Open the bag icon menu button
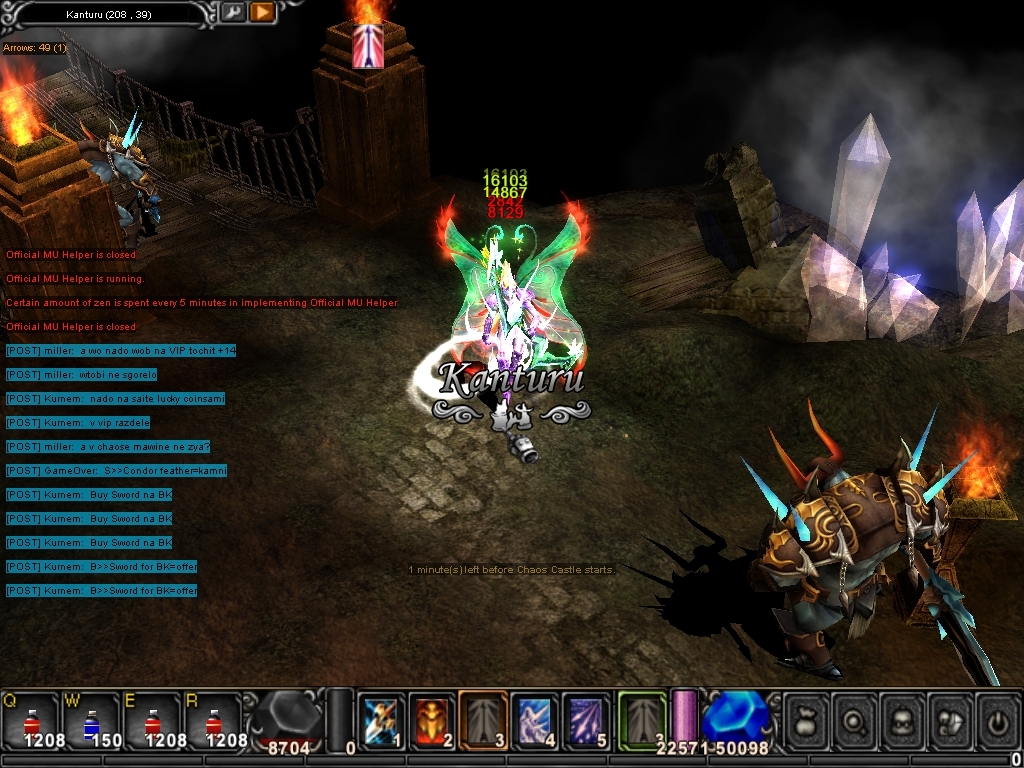Viewport: 1024px width, 768px height. (806, 720)
